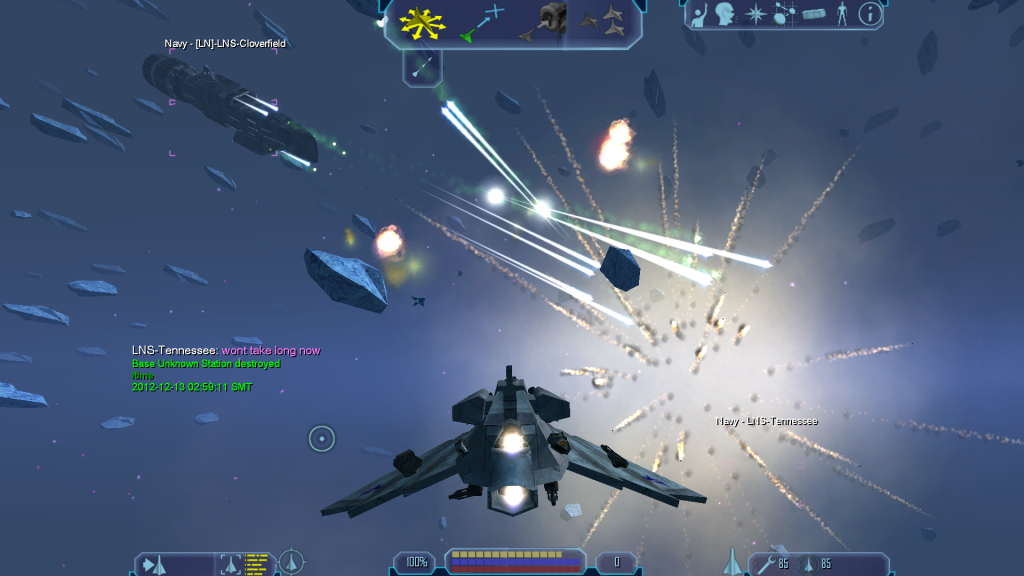Toggle the bracketed ship target list icon
Screen dimensions: 1024x576
(231, 565)
